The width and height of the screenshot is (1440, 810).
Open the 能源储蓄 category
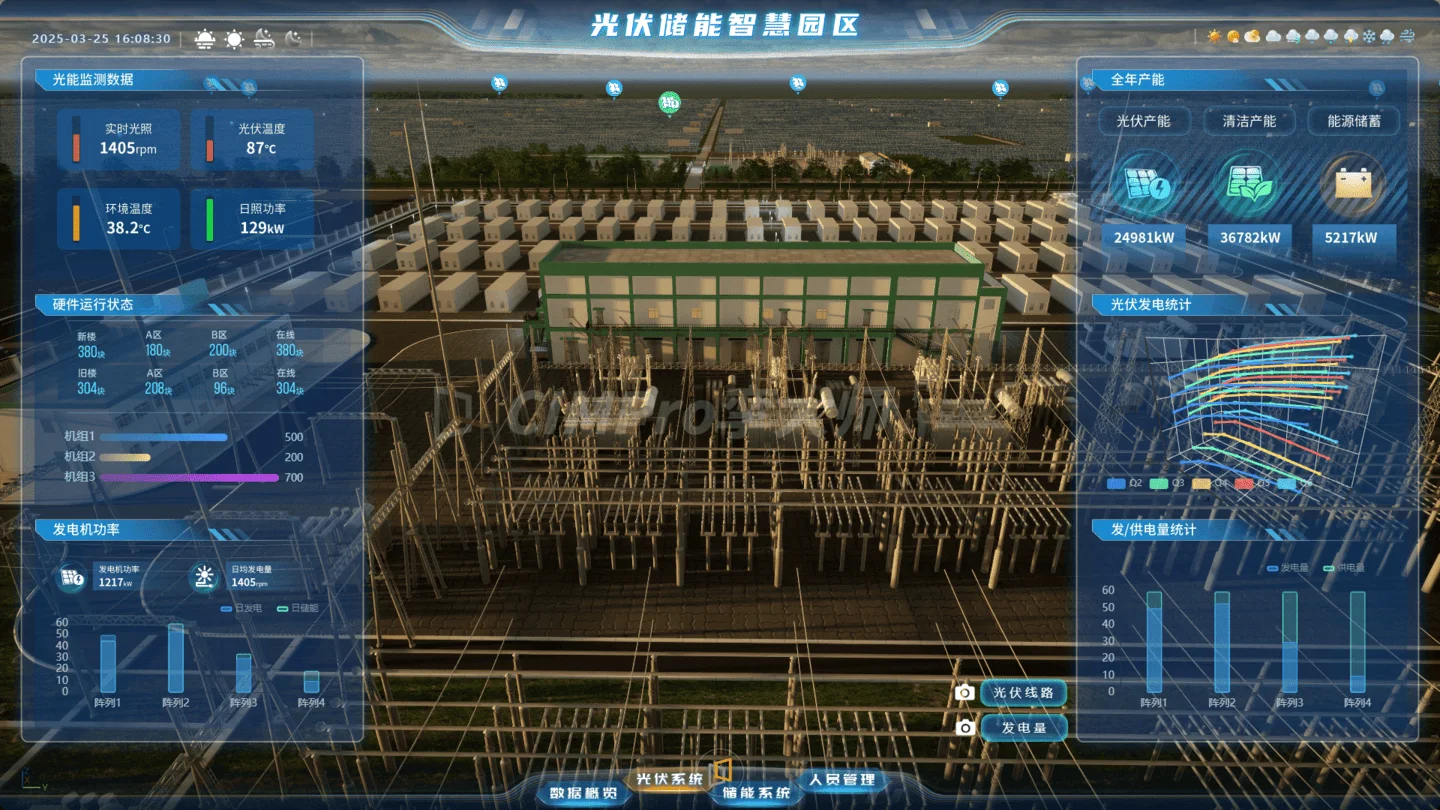coord(1354,121)
